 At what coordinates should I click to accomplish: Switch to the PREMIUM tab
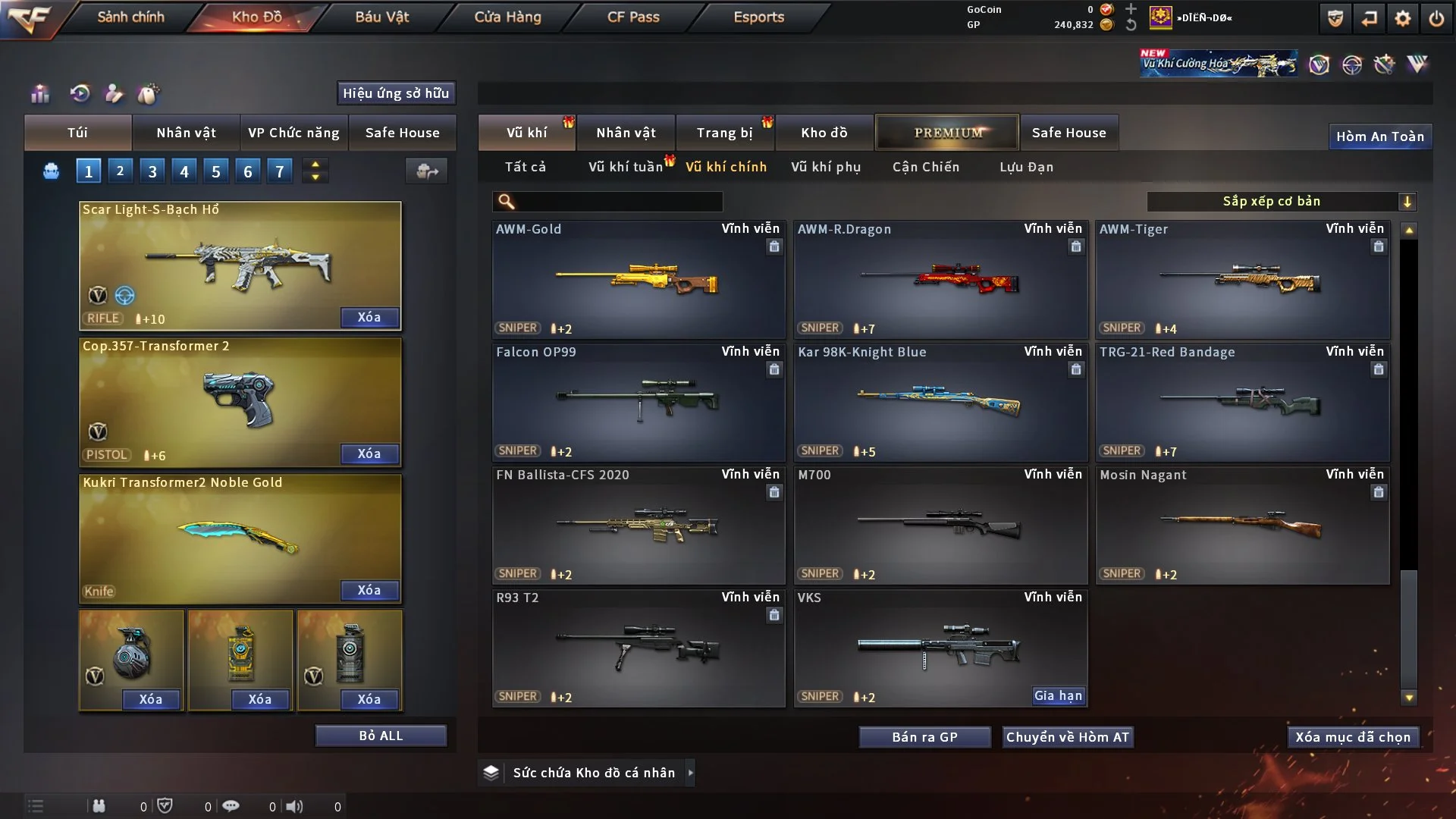click(x=948, y=133)
